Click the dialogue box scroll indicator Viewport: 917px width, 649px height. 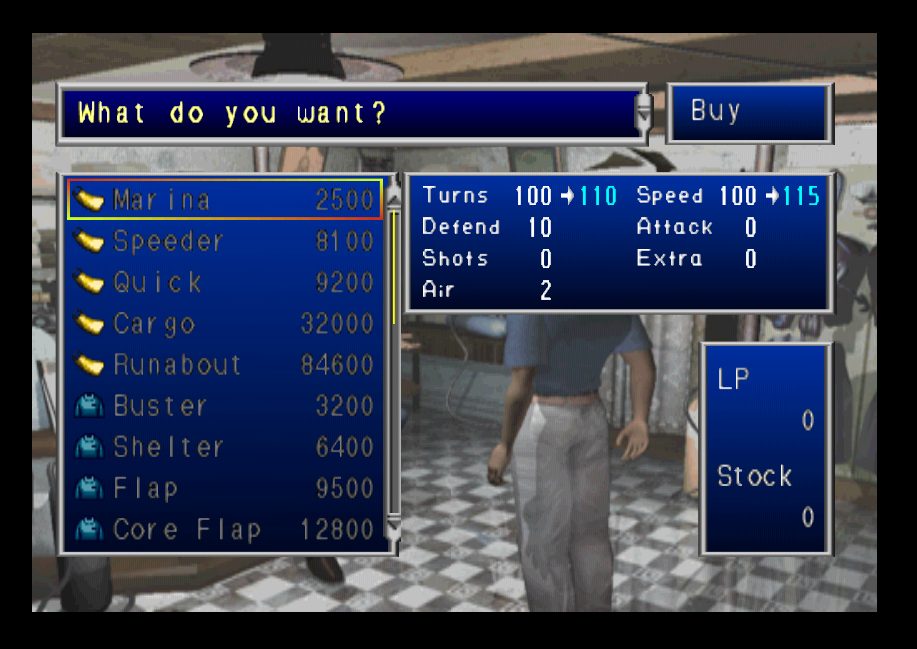[x=644, y=113]
